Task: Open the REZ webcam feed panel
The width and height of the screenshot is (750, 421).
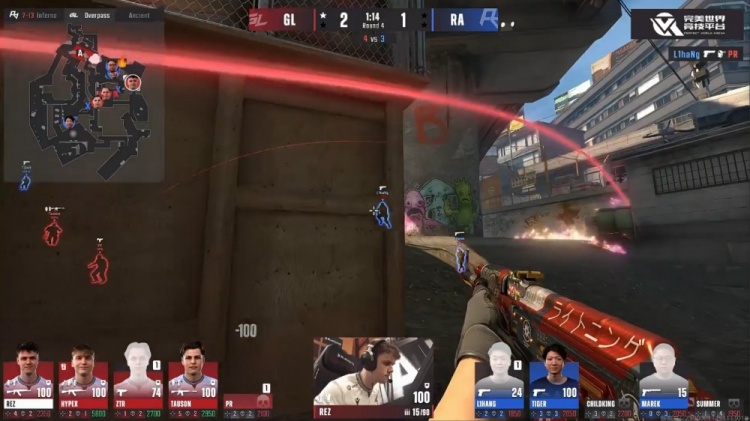Action: (x=373, y=375)
